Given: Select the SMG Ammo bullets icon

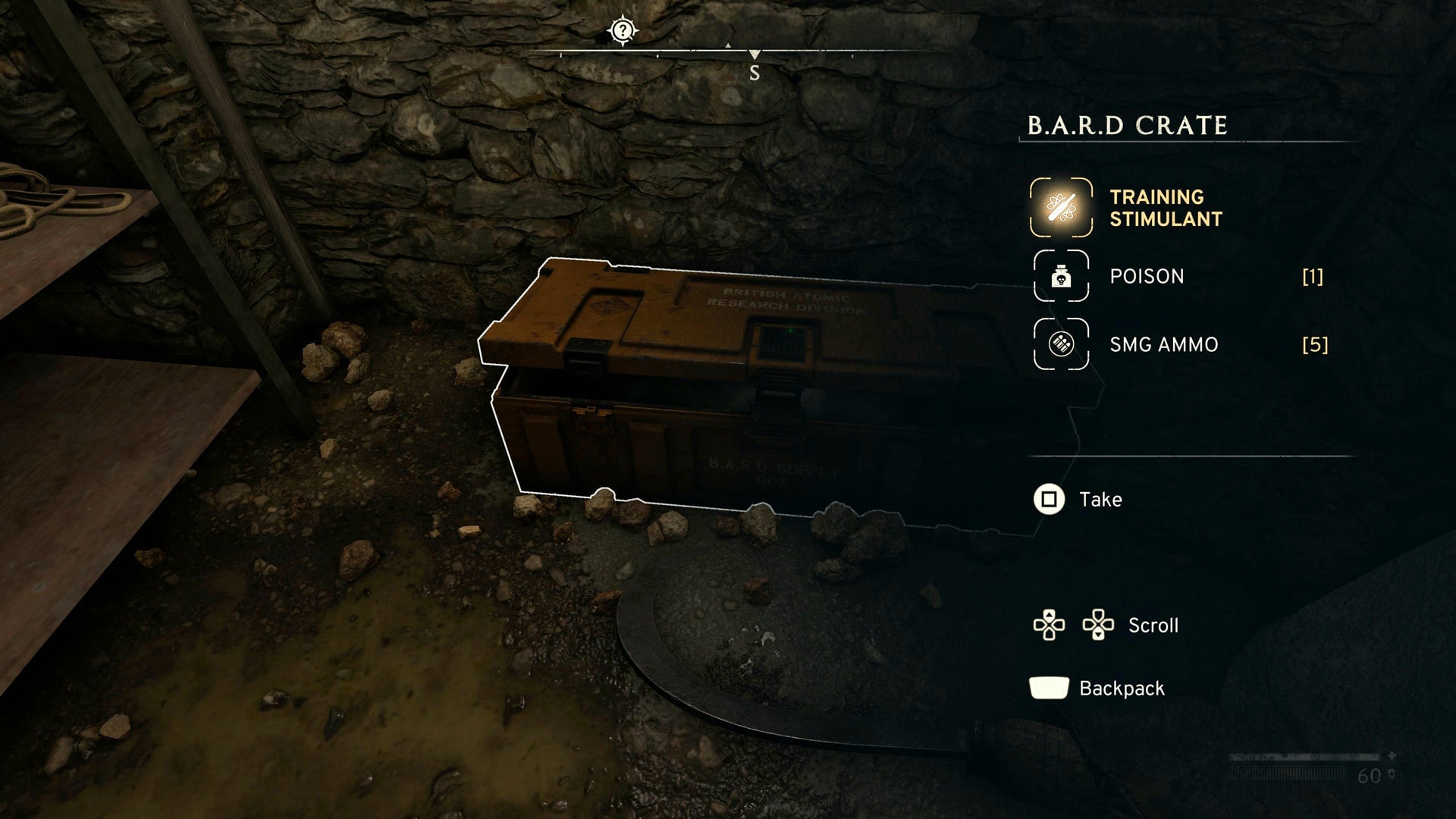Looking at the screenshot, I should (1062, 343).
